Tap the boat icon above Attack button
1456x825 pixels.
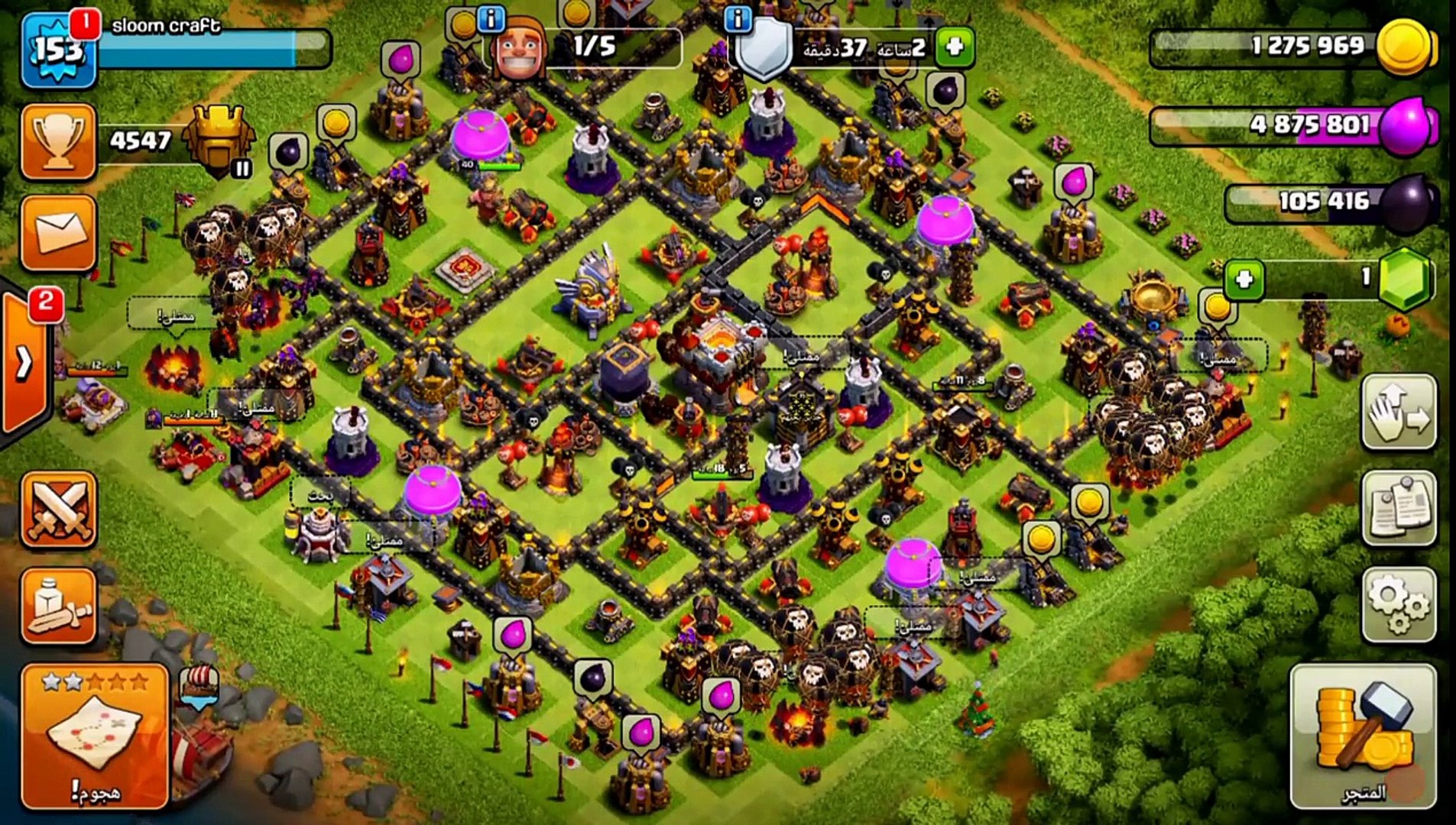(199, 685)
